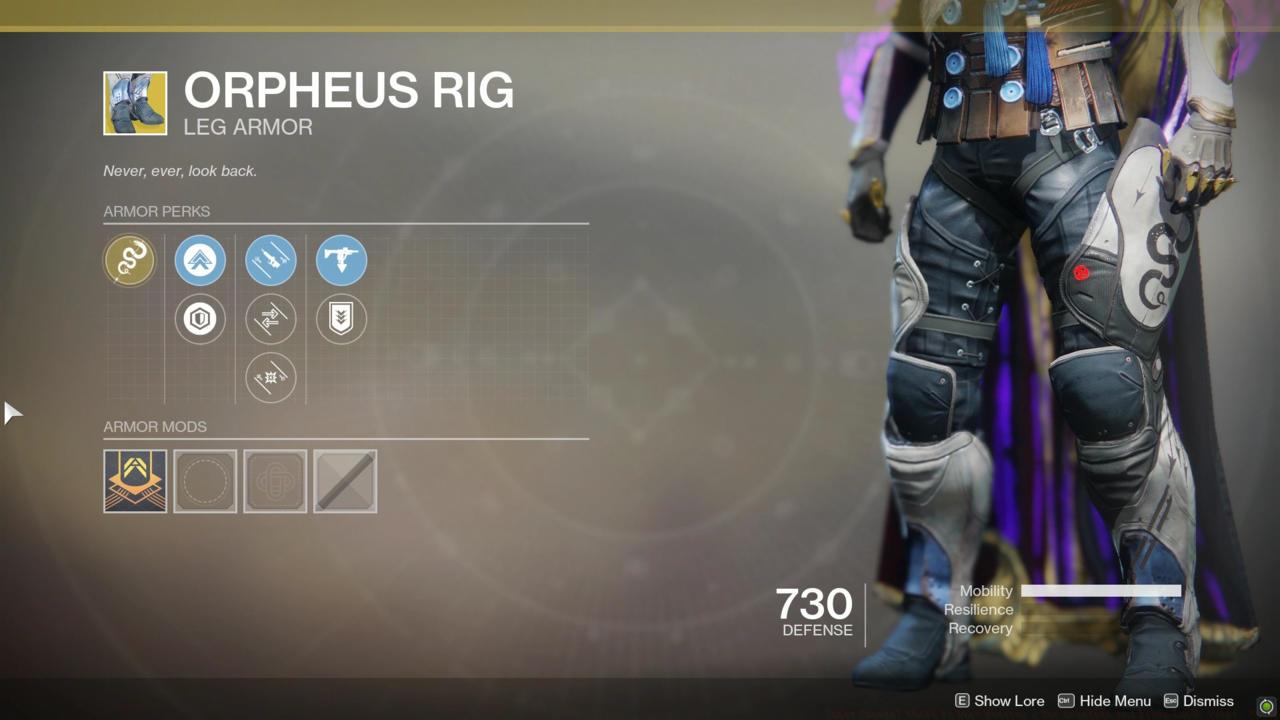Select the gold snake exotic perk
This screenshot has height=720, width=1280.
[130, 261]
